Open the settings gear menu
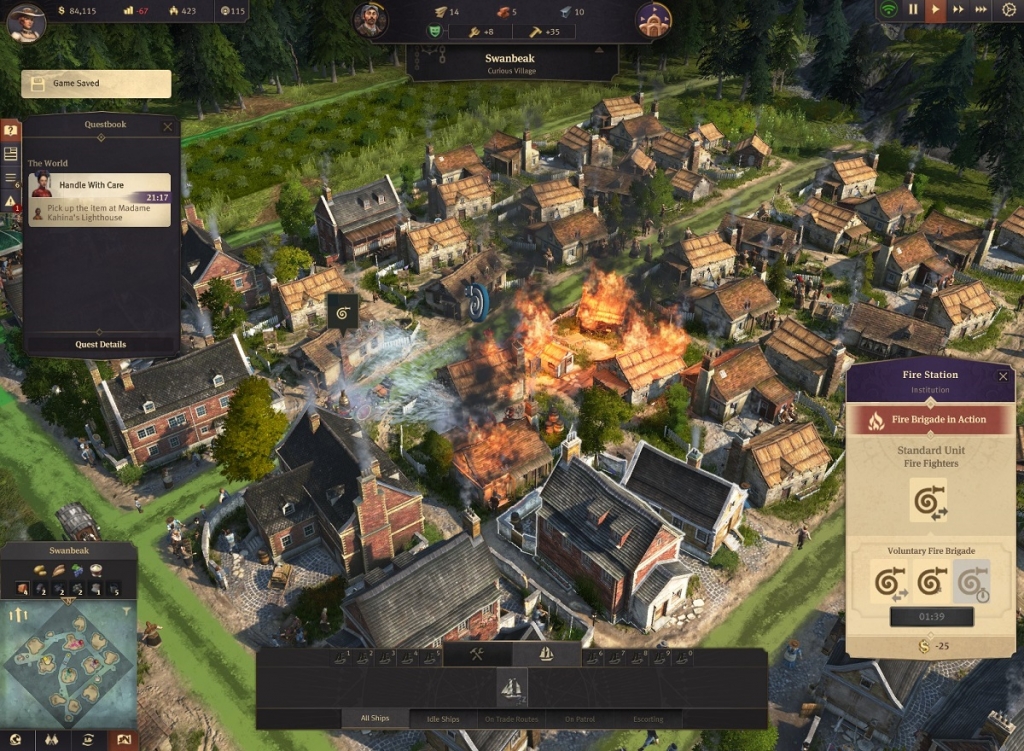The height and width of the screenshot is (751, 1024). (1008, 10)
